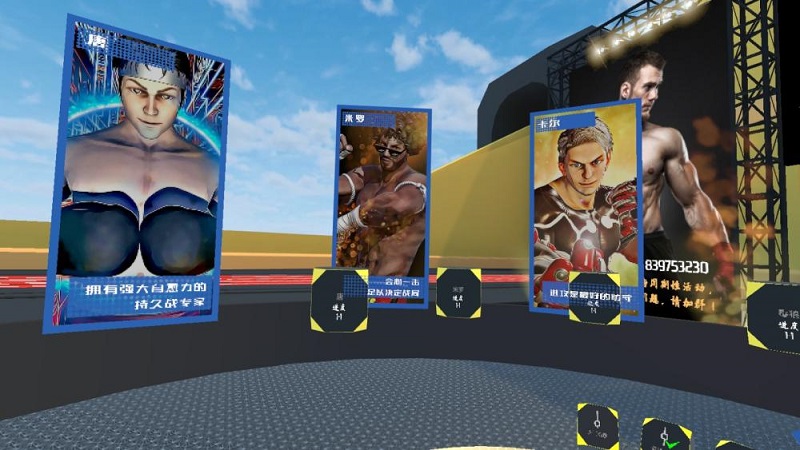This screenshot has height=450, width=800.
Task: Activate the octagonal 米罗 select button
Action: pos(458,293)
